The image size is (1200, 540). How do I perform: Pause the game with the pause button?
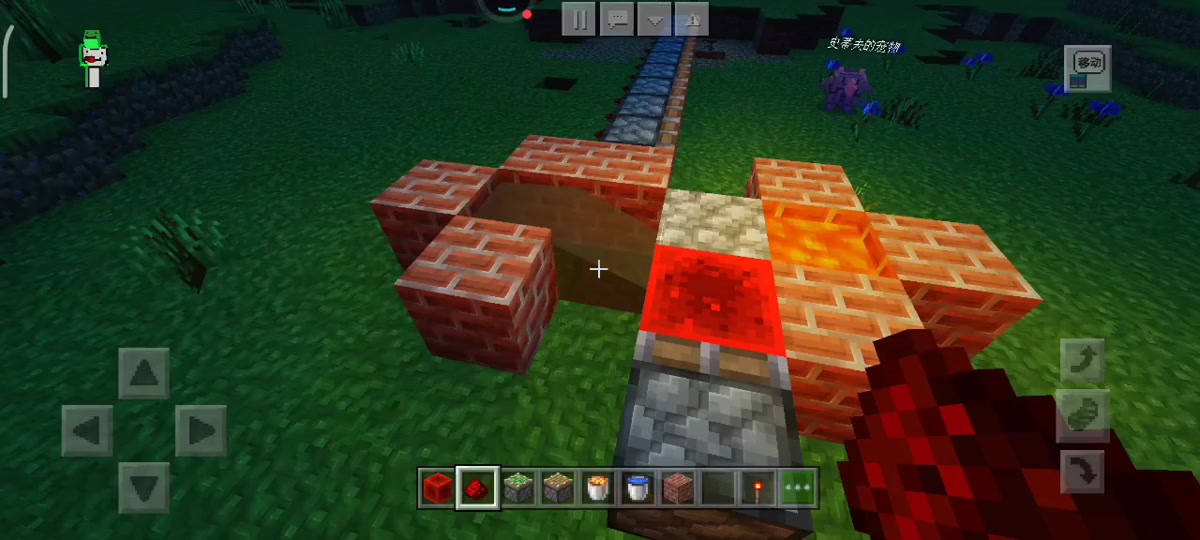(579, 19)
